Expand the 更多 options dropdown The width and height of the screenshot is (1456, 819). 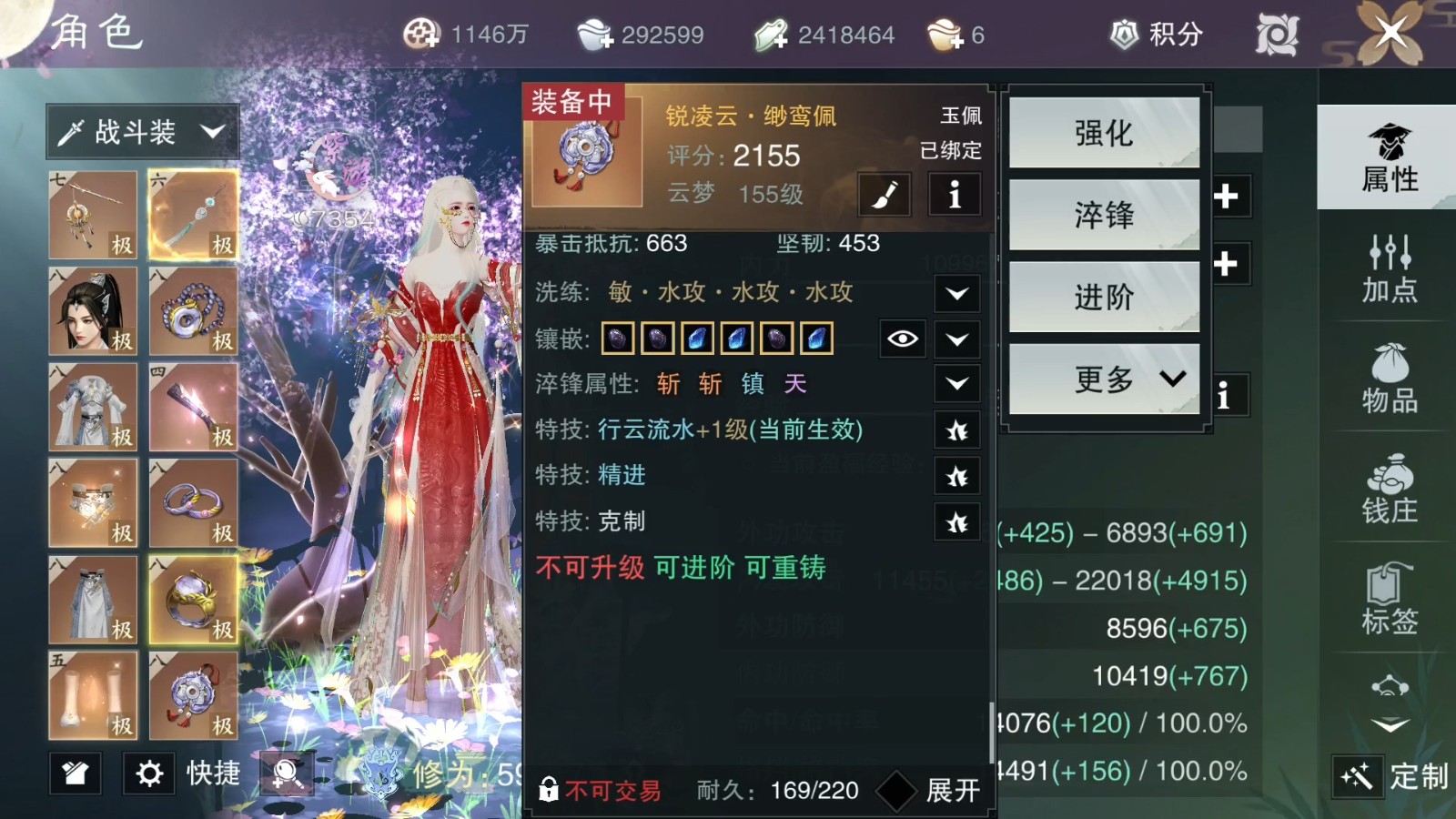point(1104,380)
